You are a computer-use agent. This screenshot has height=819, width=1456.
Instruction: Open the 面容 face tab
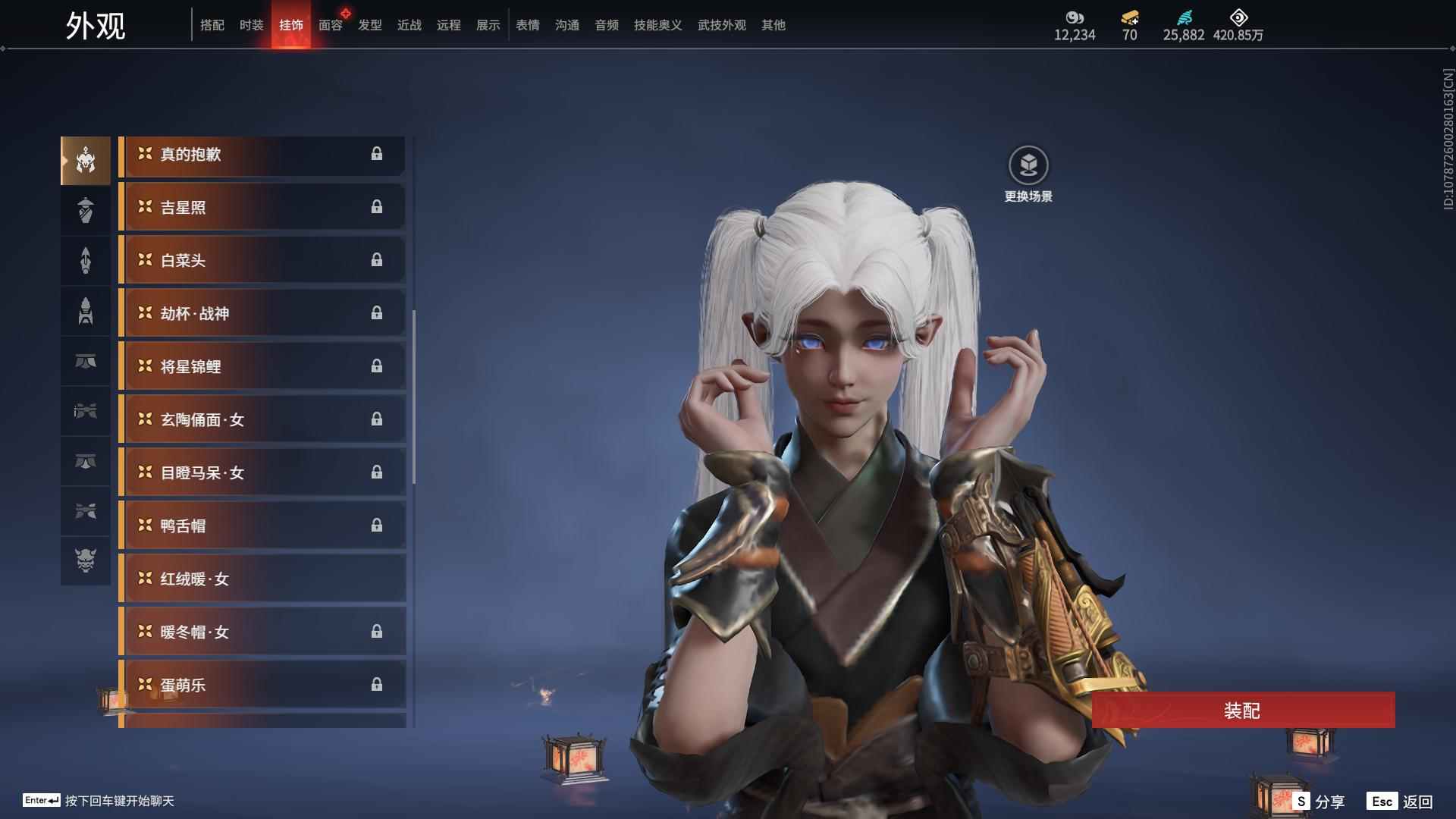coord(330,25)
